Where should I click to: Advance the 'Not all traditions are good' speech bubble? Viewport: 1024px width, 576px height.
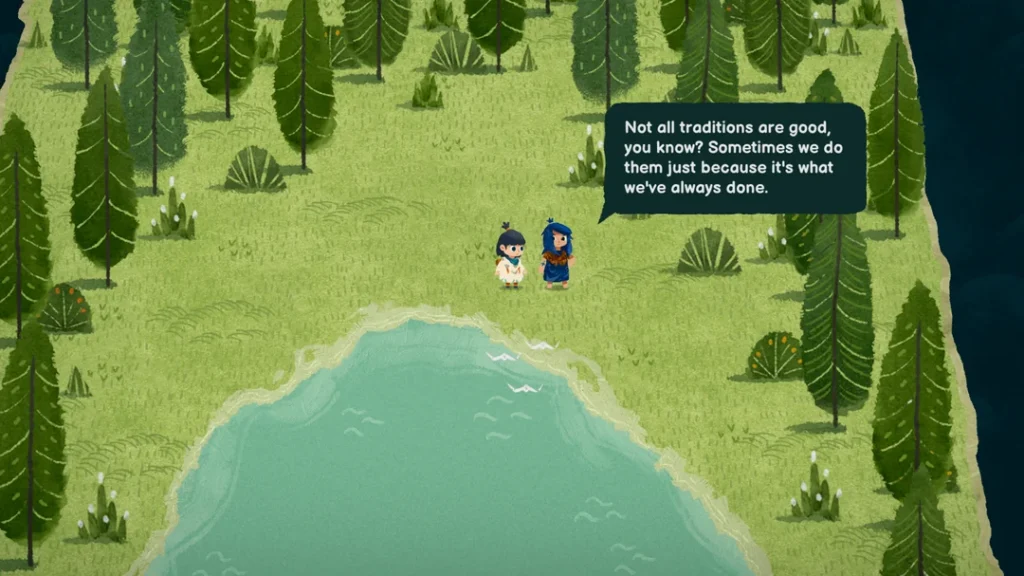[734, 158]
